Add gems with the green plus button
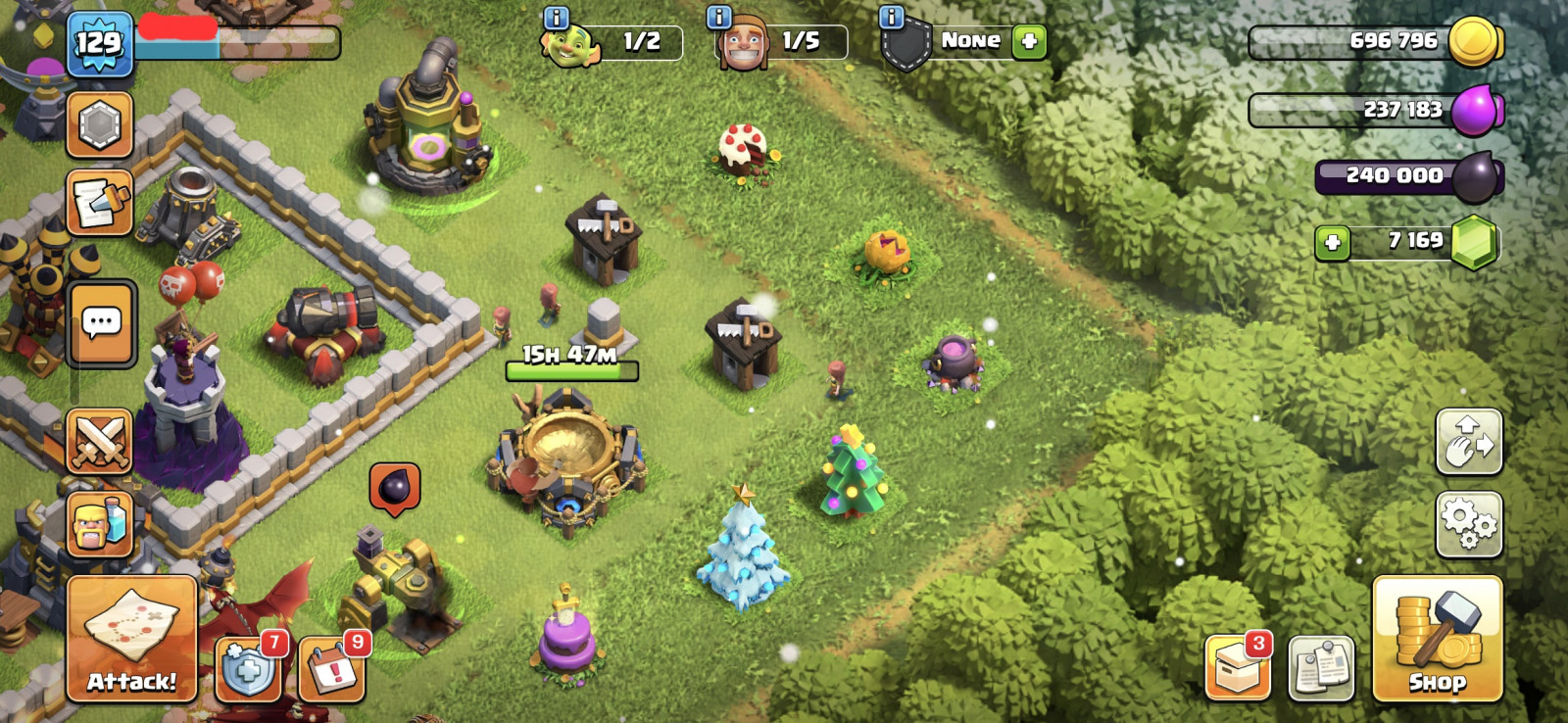 pyautogui.click(x=1332, y=242)
